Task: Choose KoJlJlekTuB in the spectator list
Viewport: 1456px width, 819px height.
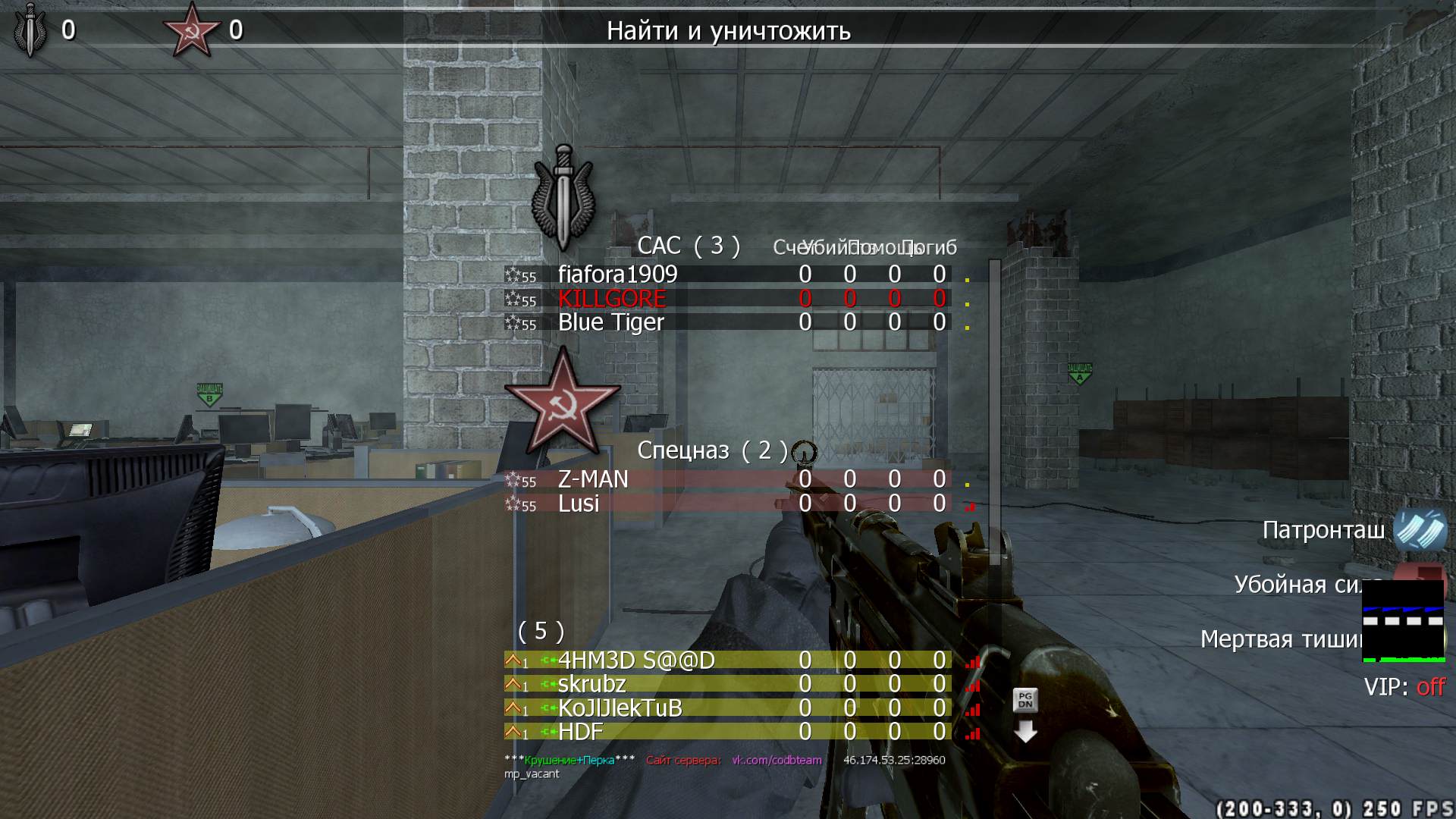Action: click(620, 709)
